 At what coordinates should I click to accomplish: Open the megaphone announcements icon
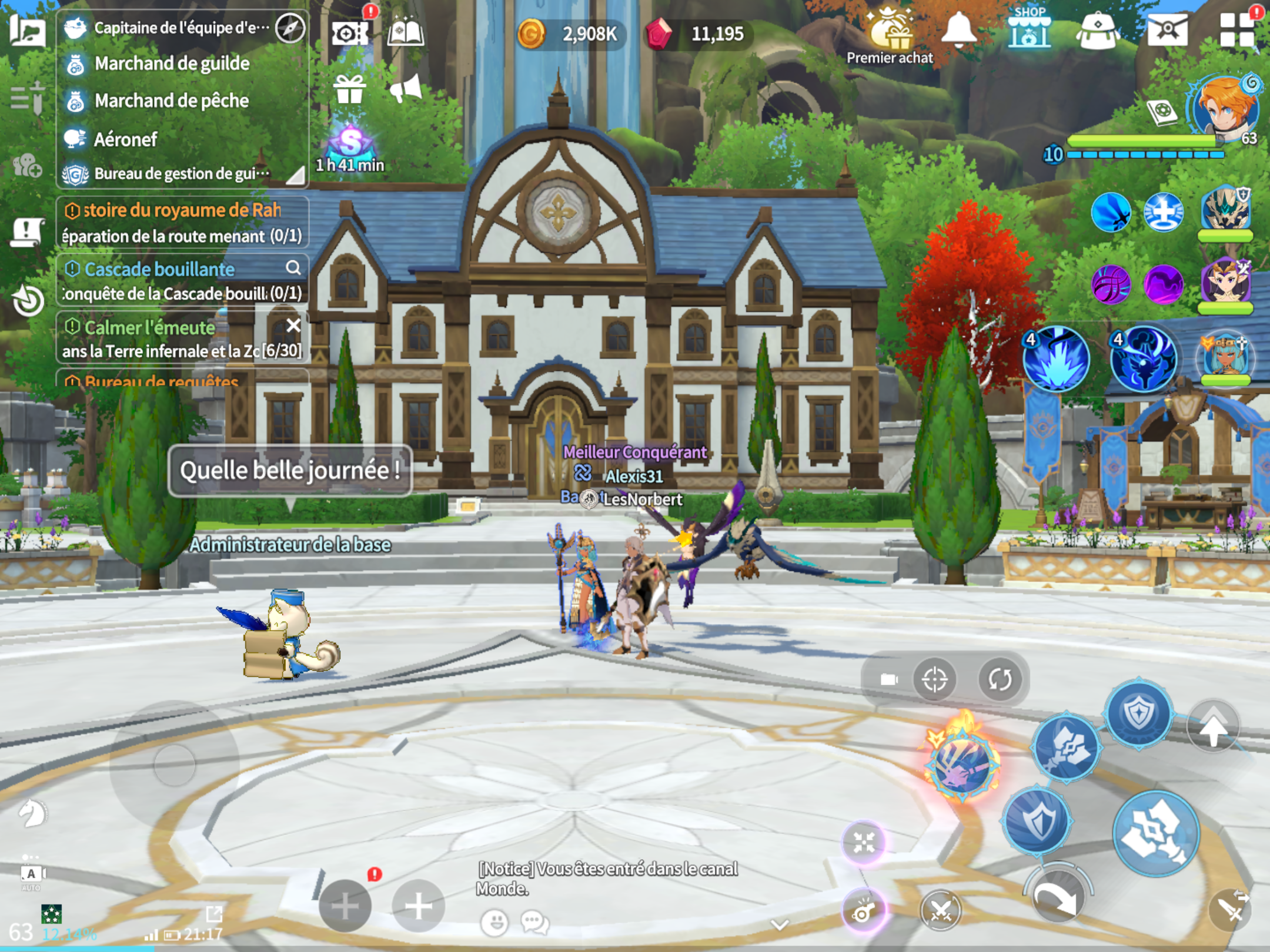point(406,89)
